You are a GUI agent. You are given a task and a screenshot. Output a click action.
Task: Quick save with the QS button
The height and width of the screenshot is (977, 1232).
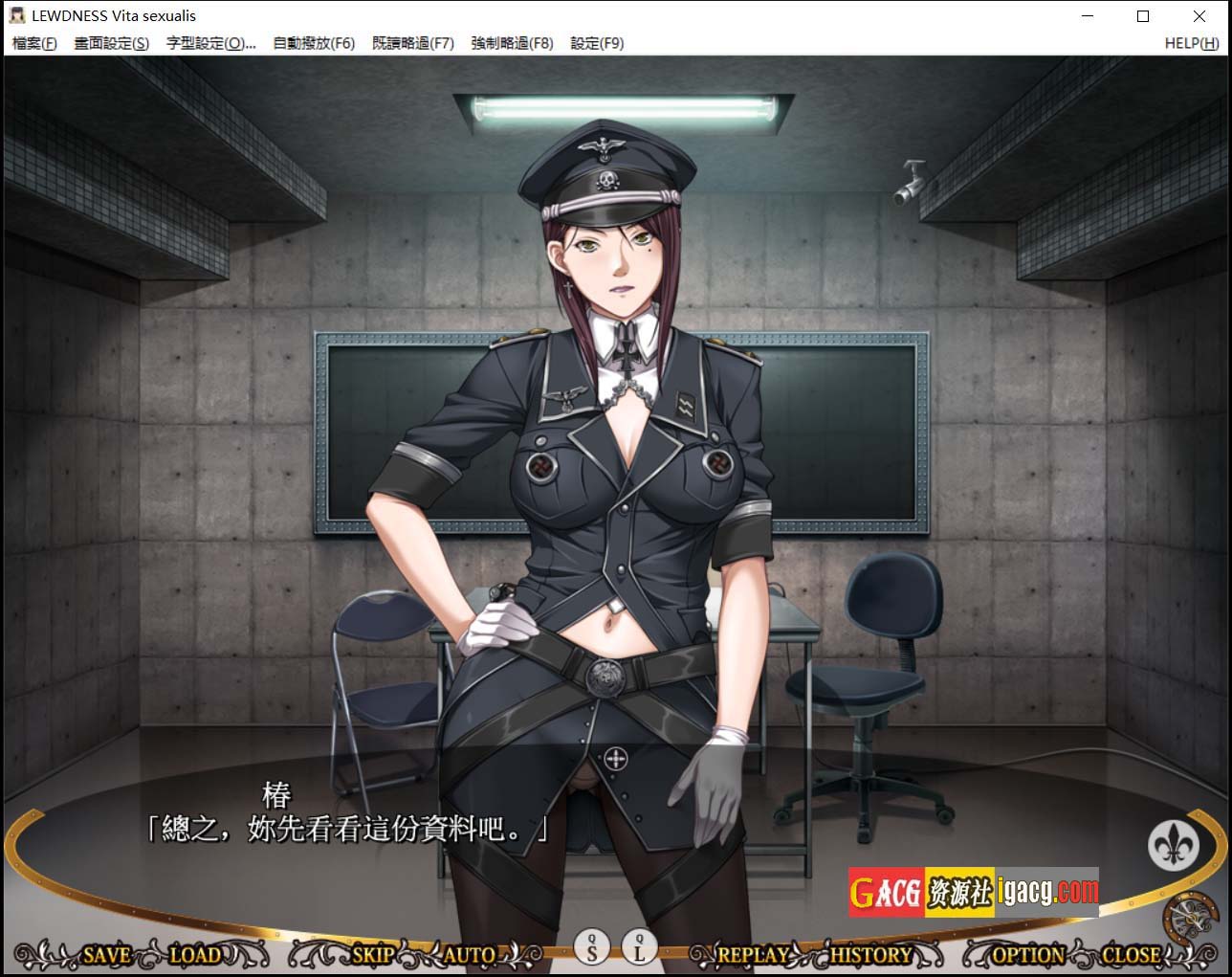coord(592,947)
